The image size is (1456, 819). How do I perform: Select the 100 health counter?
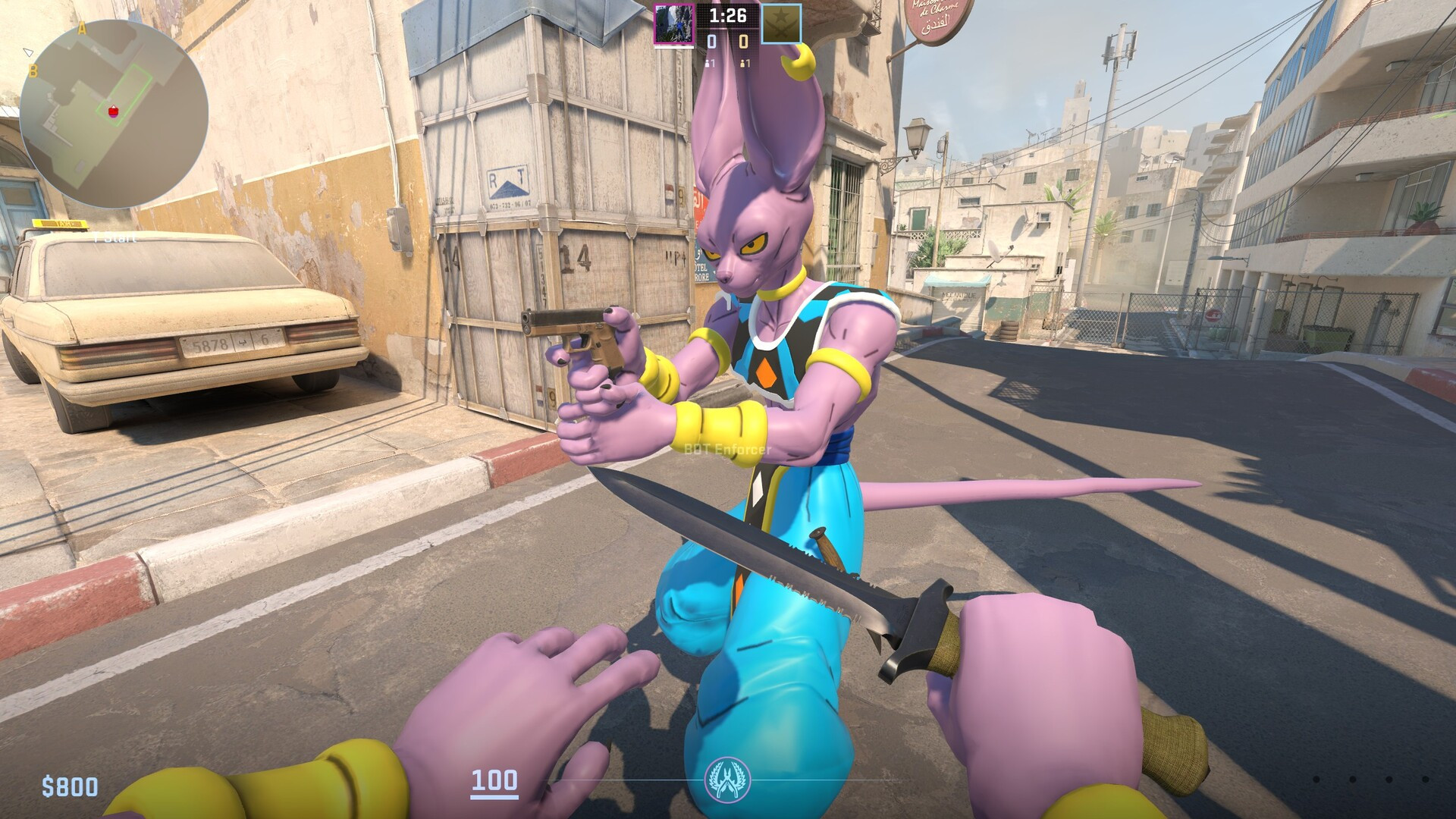click(x=494, y=779)
